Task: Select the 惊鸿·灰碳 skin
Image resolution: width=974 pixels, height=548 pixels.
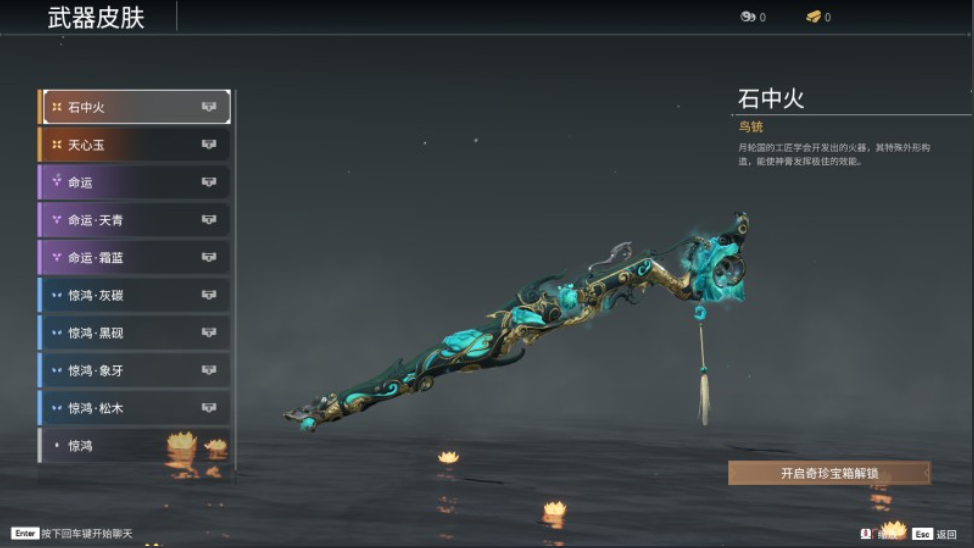Action: click(x=134, y=295)
